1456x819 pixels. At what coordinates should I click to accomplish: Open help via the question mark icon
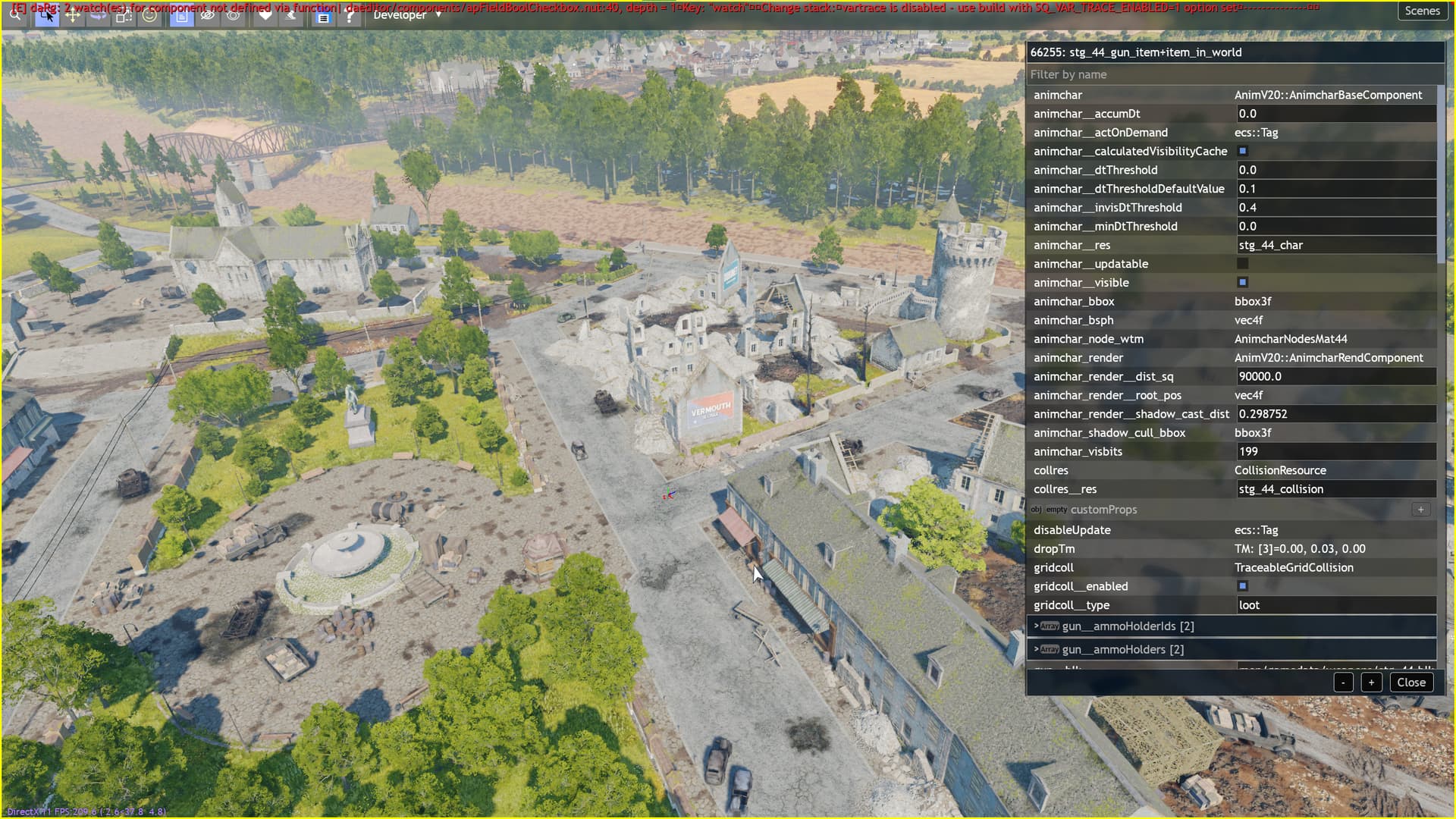350,15
